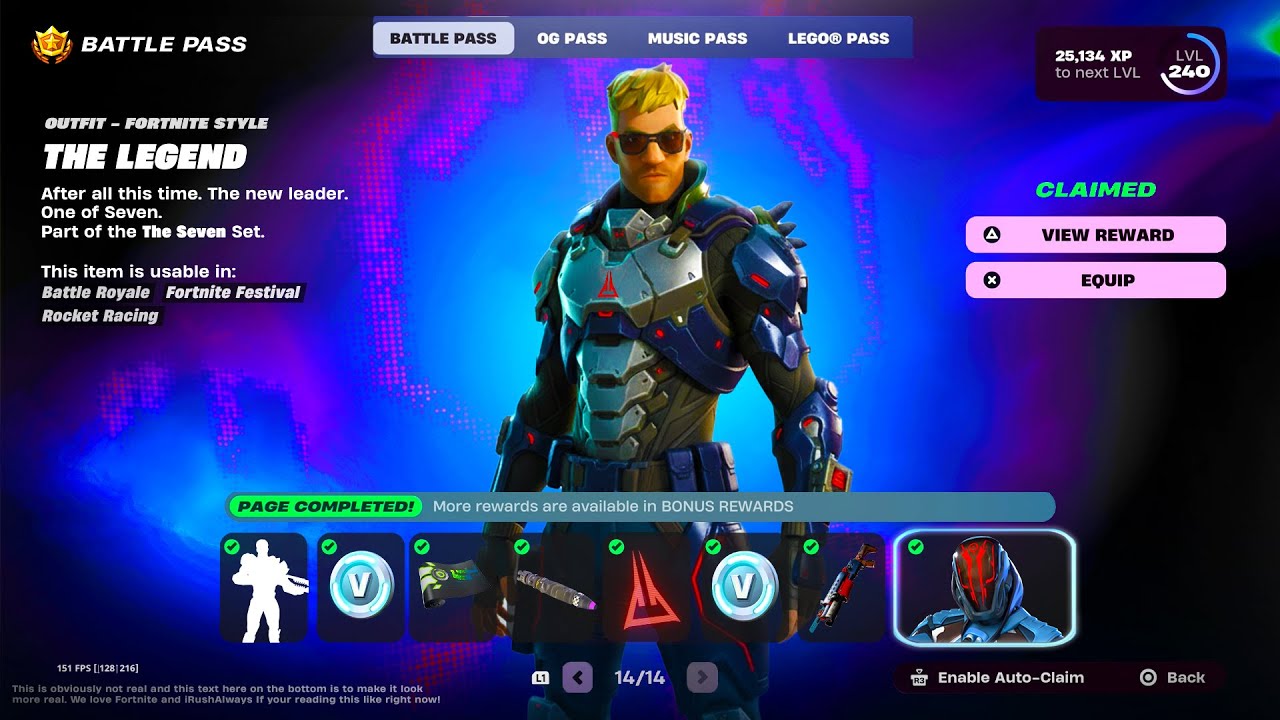The width and height of the screenshot is (1280, 720).
Task: Select the red helmet outfit reward tile
Action: coord(984,587)
